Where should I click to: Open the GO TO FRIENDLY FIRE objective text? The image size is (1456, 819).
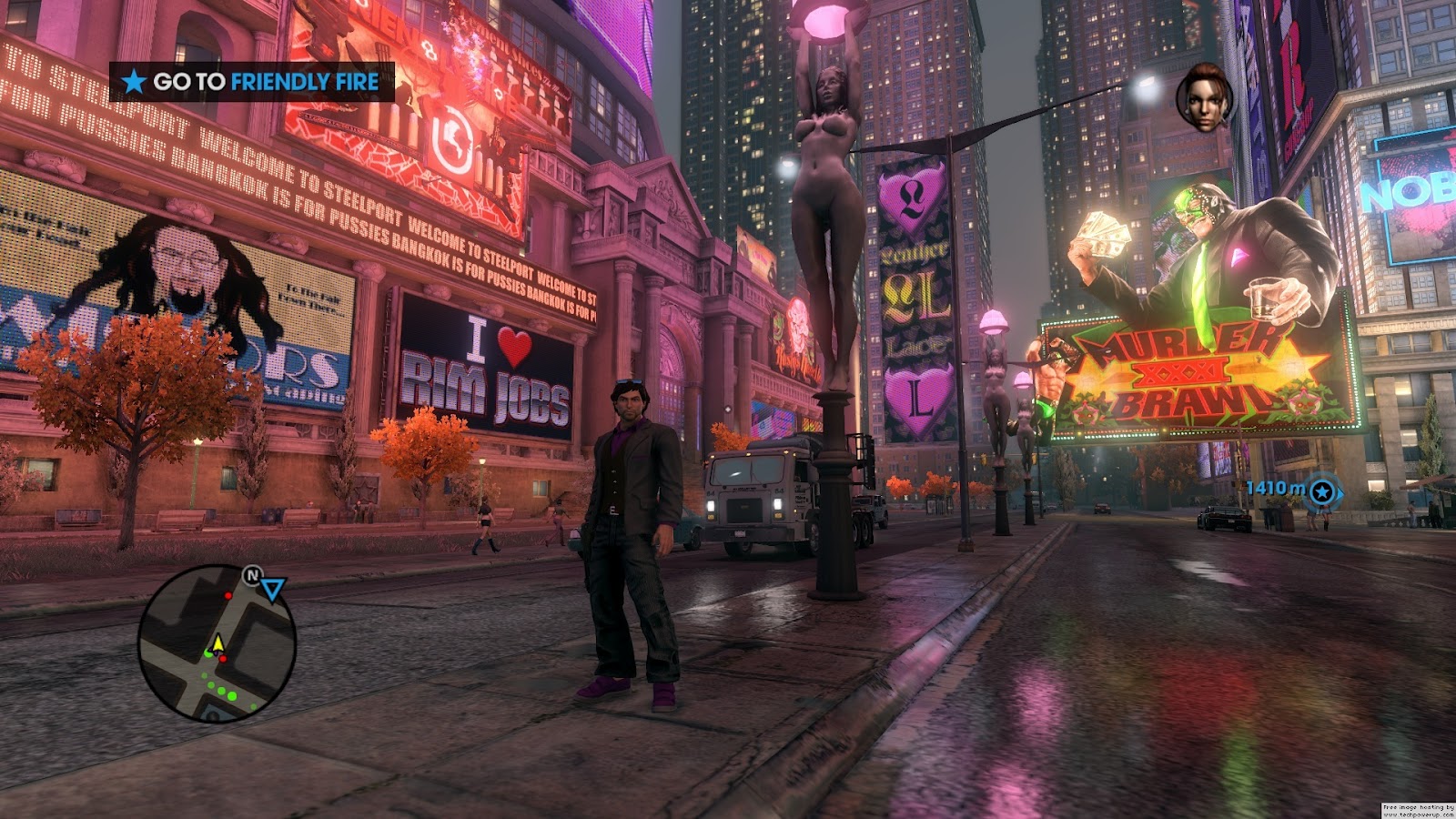tap(261, 81)
